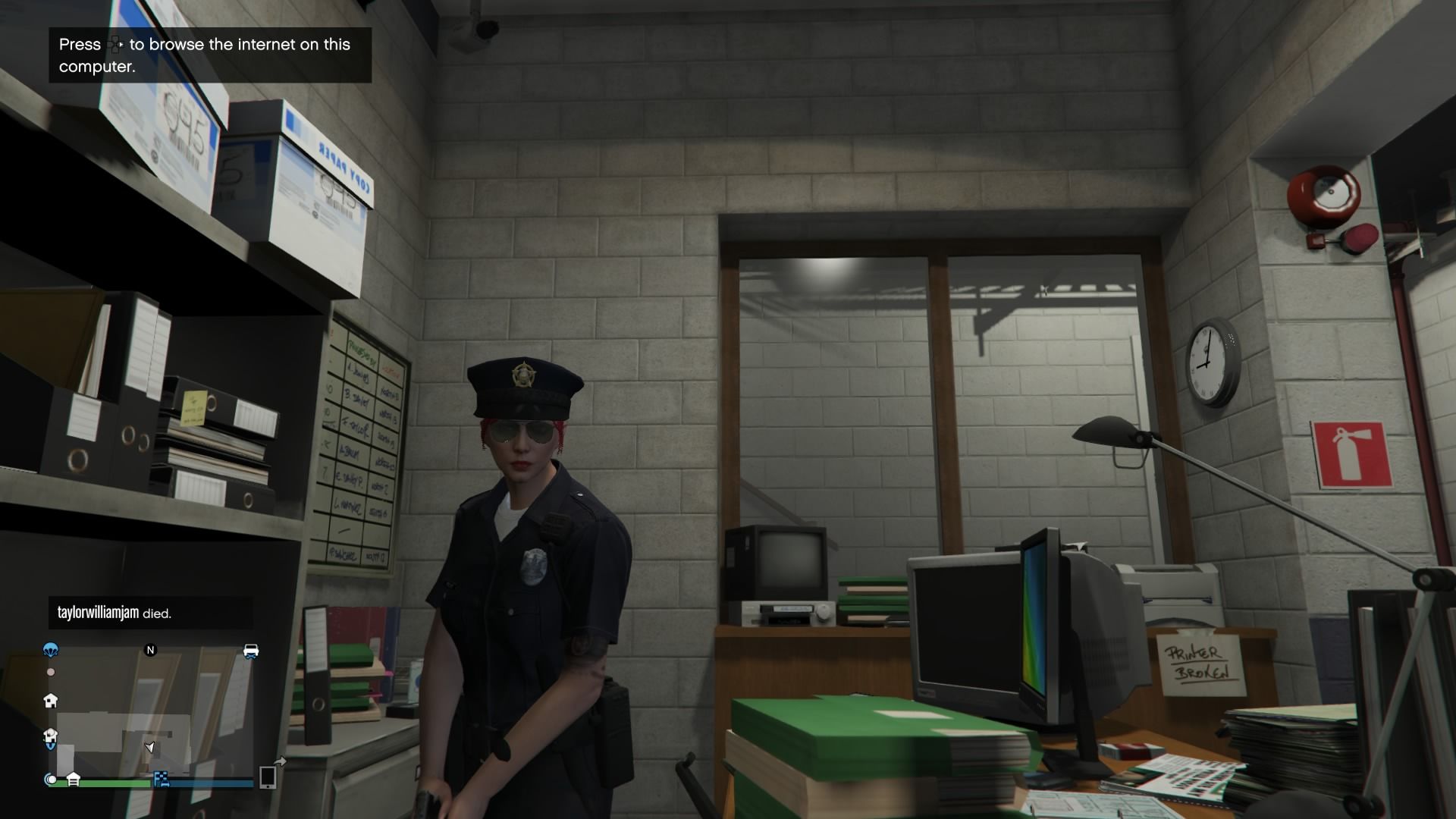Select the blue garage blip on the minimap

coord(50,738)
